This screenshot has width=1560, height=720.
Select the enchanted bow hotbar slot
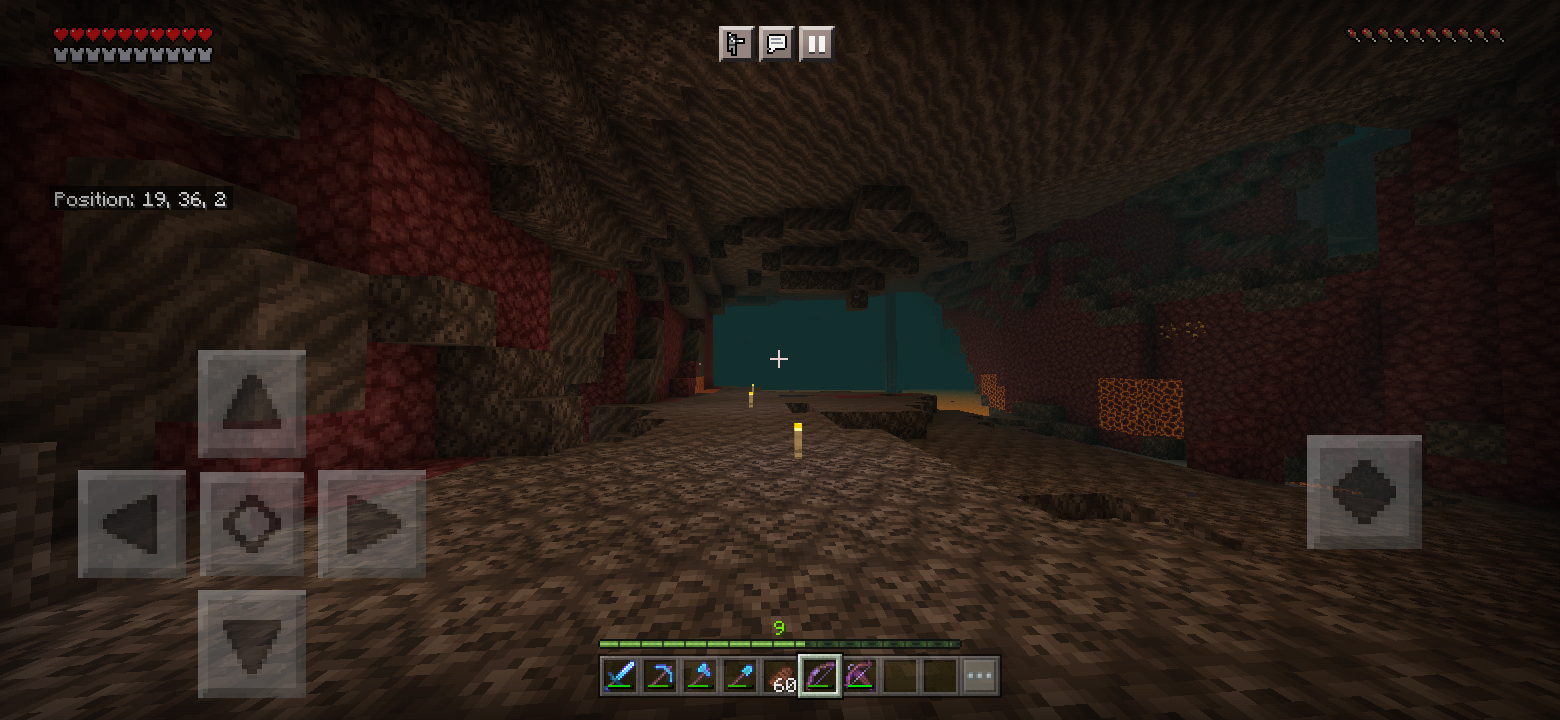click(820, 677)
